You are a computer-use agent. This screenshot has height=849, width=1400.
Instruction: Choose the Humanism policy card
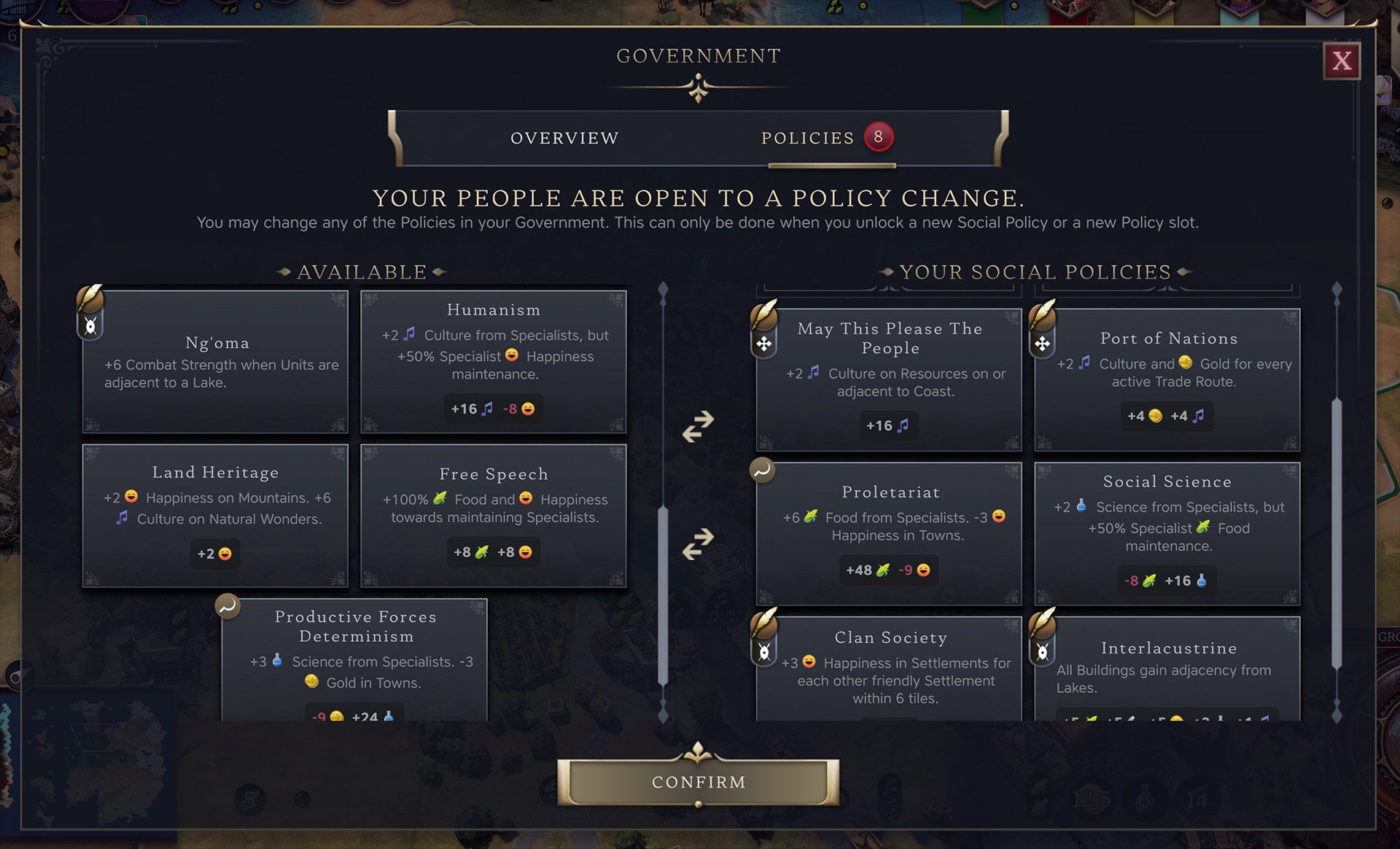[494, 362]
